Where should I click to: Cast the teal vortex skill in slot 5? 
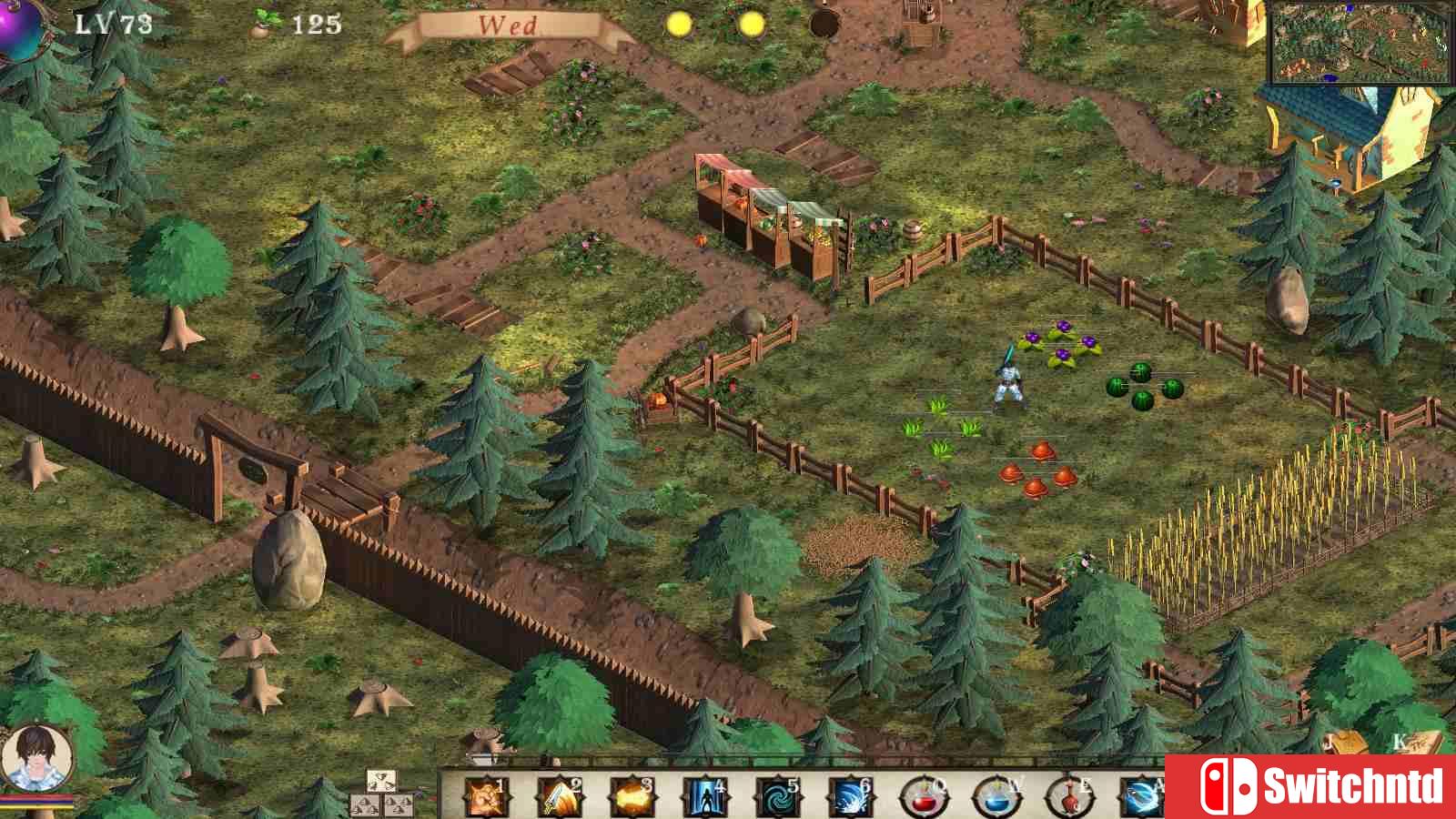click(775, 797)
